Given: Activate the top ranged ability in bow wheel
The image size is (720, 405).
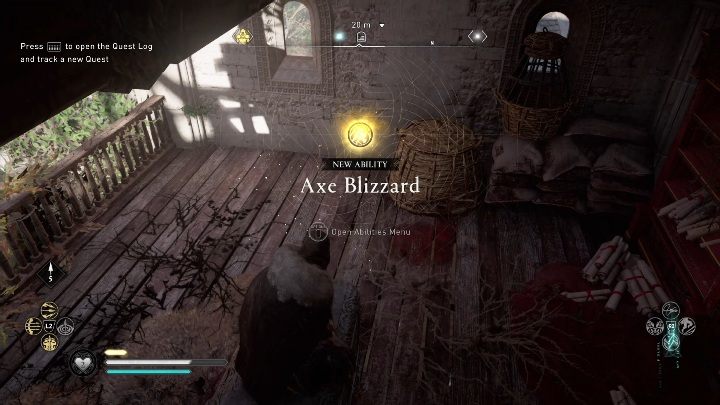Looking at the screenshot, I should pos(50,310).
